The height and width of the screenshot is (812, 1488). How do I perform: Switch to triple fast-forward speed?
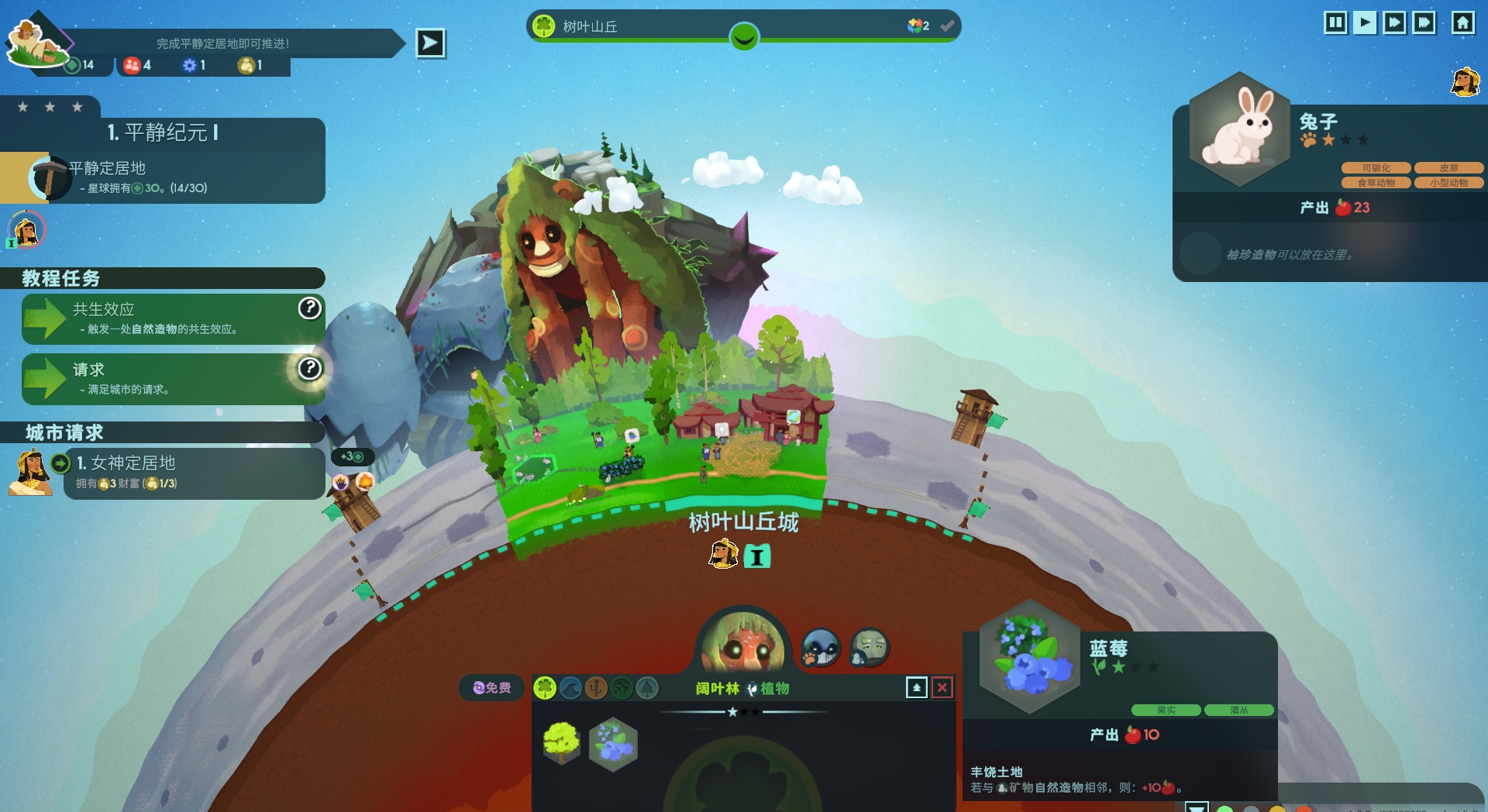[1424, 22]
